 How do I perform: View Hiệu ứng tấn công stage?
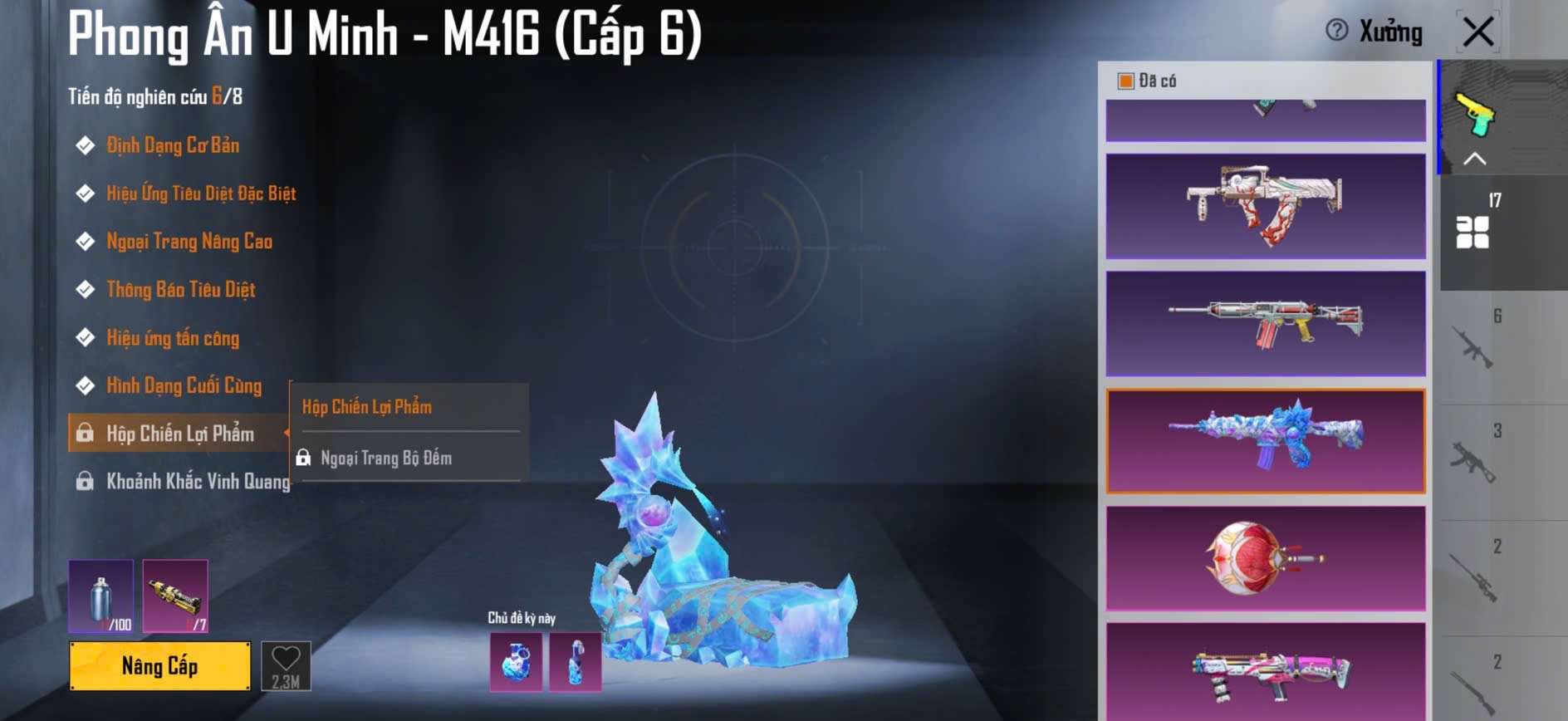pyautogui.click(x=172, y=338)
